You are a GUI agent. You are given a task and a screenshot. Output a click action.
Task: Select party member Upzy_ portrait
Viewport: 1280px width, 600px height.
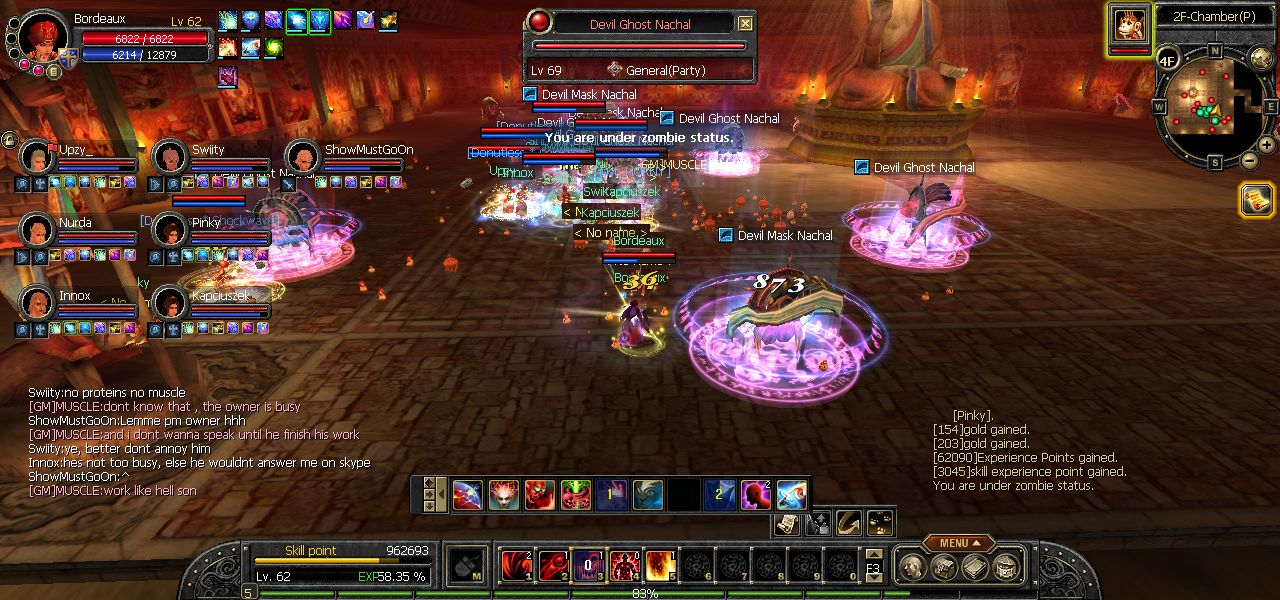37,157
